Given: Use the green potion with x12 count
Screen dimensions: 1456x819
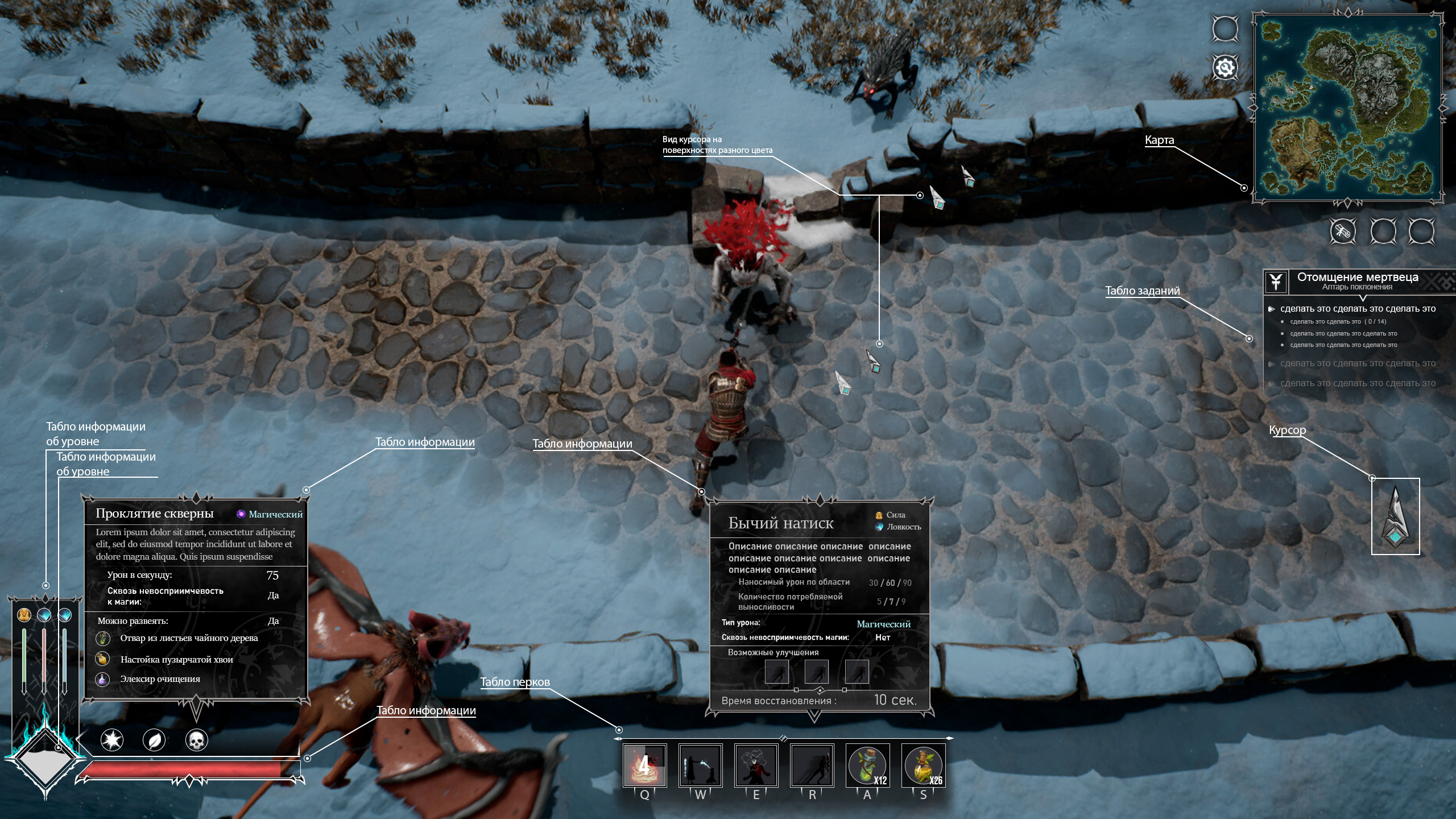Looking at the screenshot, I should coord(867,766).
